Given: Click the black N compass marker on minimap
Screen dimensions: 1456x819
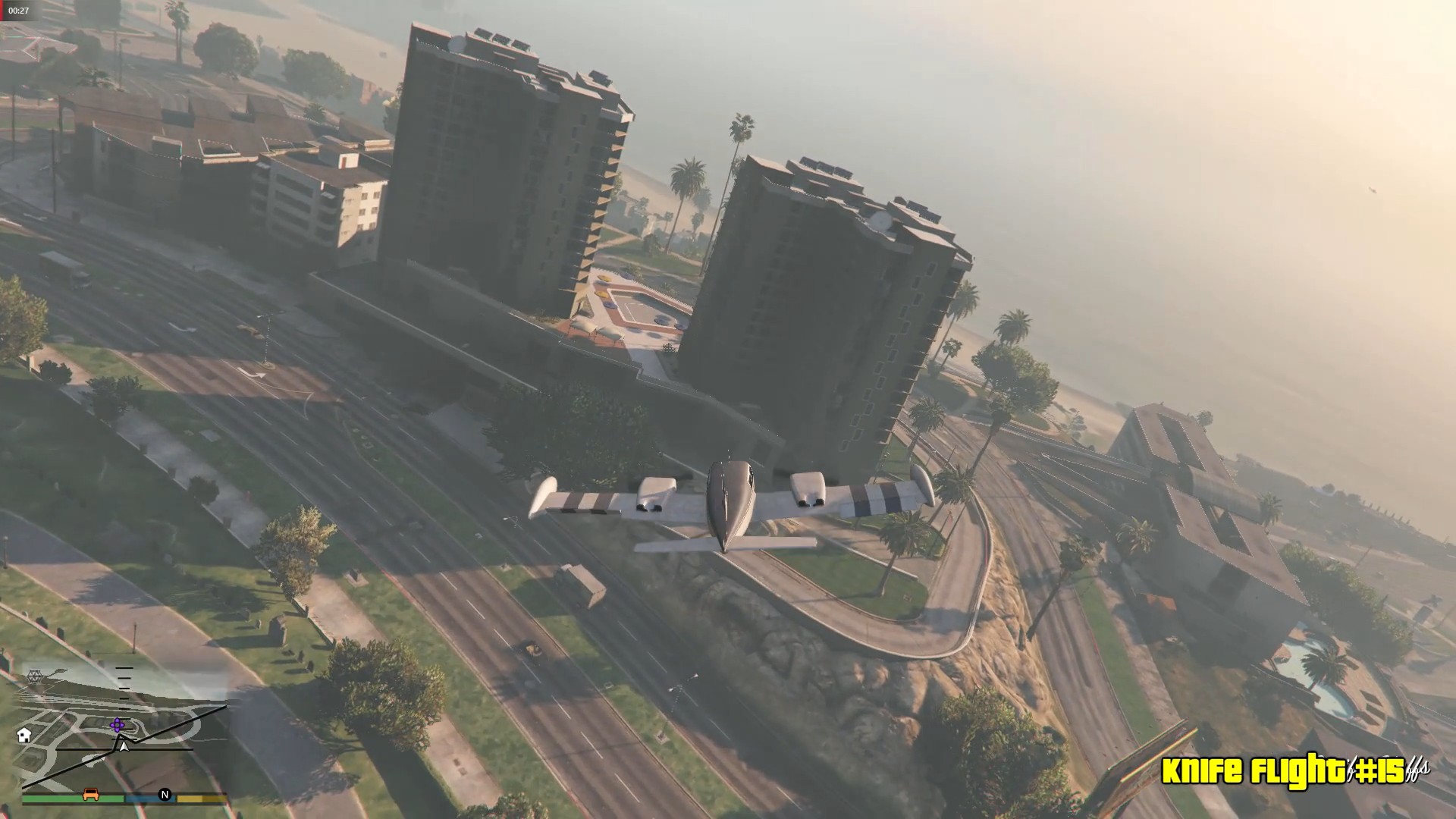Looking at the screenshot, I should pyautogui.click(x=165, y=795).
